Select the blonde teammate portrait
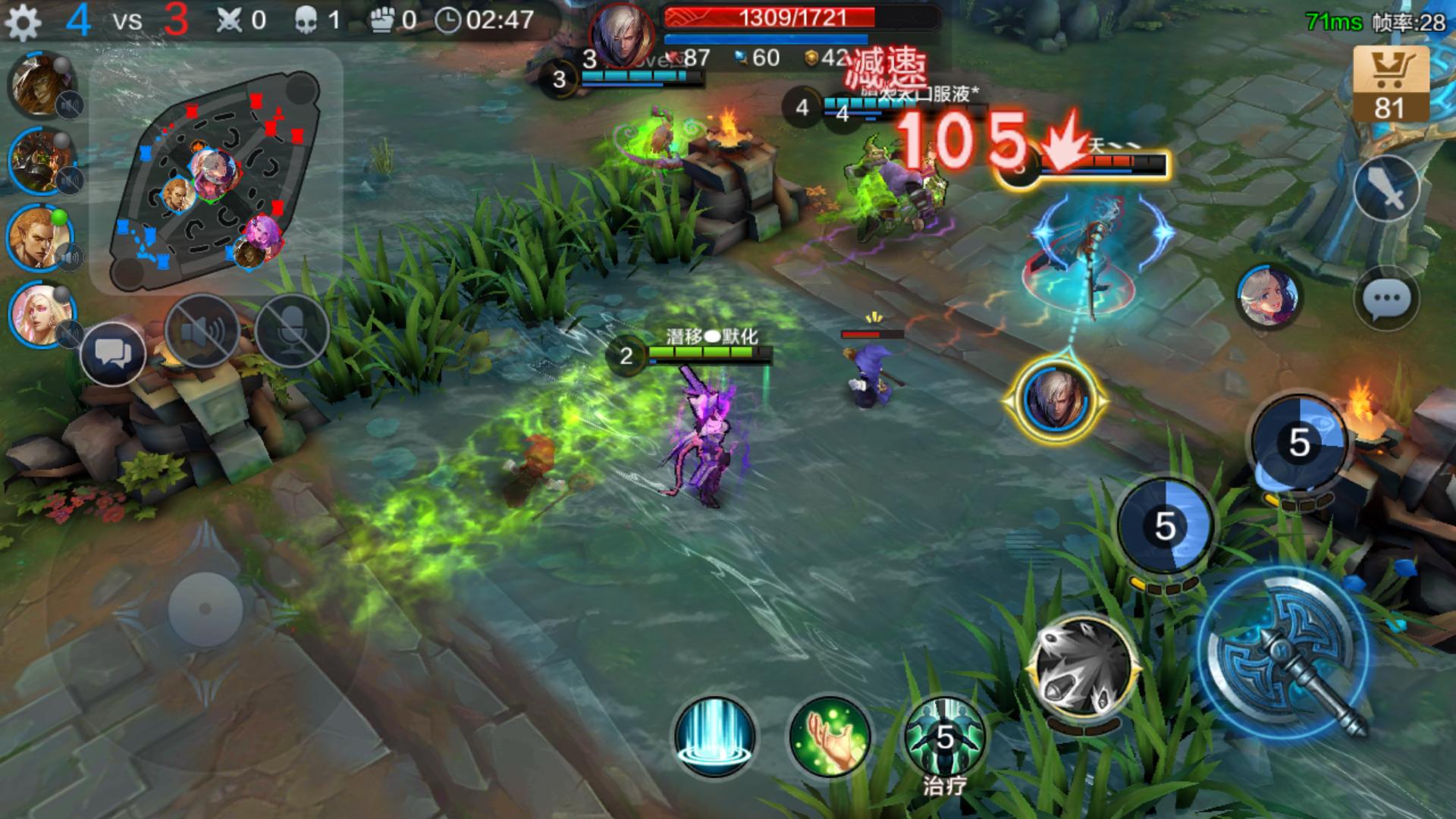This screenshot has width=1456, height=819. point(41,237)
